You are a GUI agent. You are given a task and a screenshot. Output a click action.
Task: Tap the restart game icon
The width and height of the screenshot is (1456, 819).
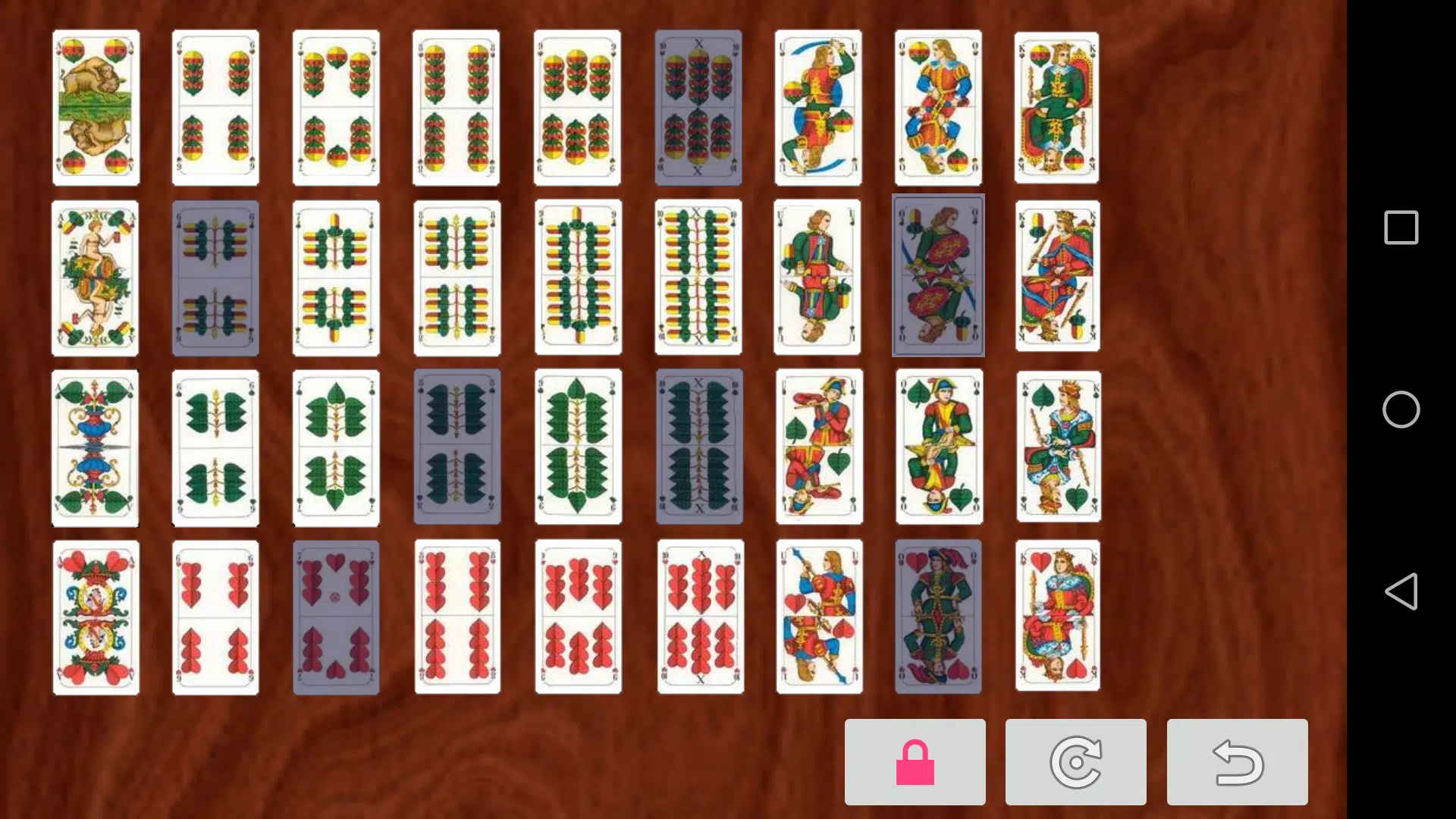1077,762
